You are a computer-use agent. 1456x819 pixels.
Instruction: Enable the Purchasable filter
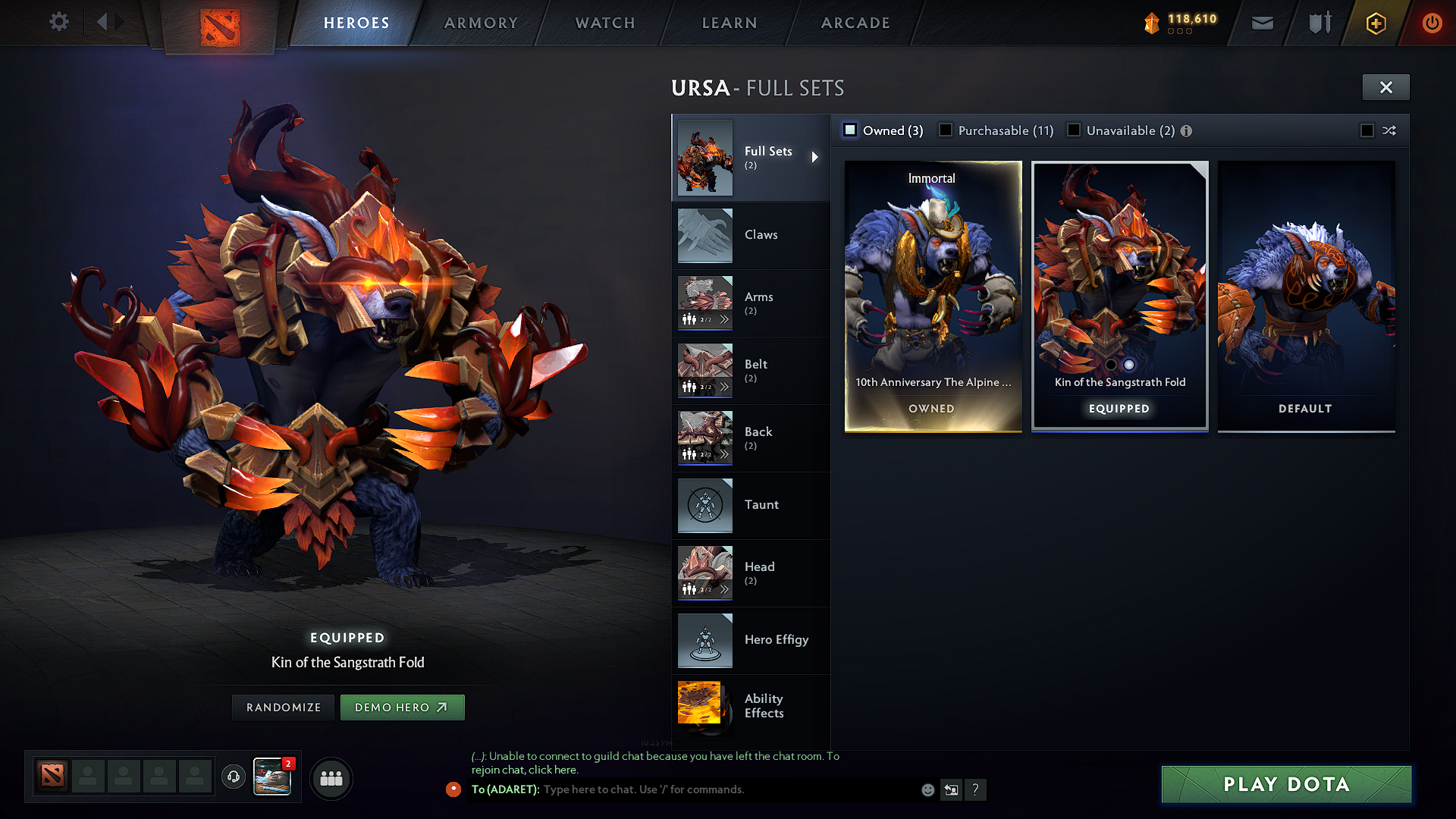pos(946,130)
